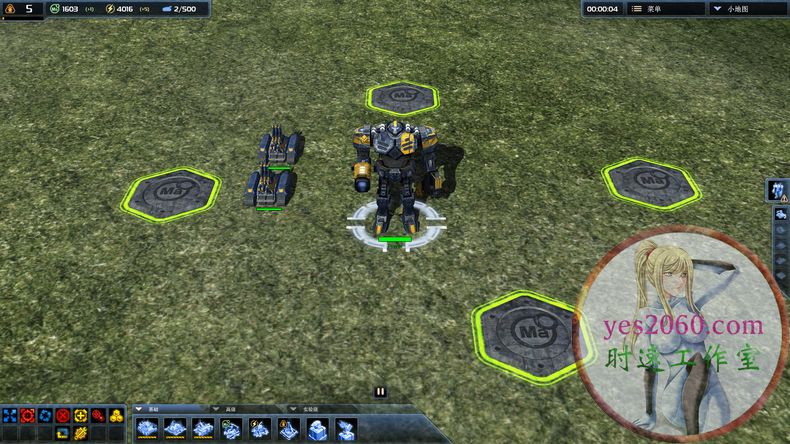This screenshot has height=444, width=790.
Task: Select the last building icon in the build bar
Action: click(x=346, y=429)
